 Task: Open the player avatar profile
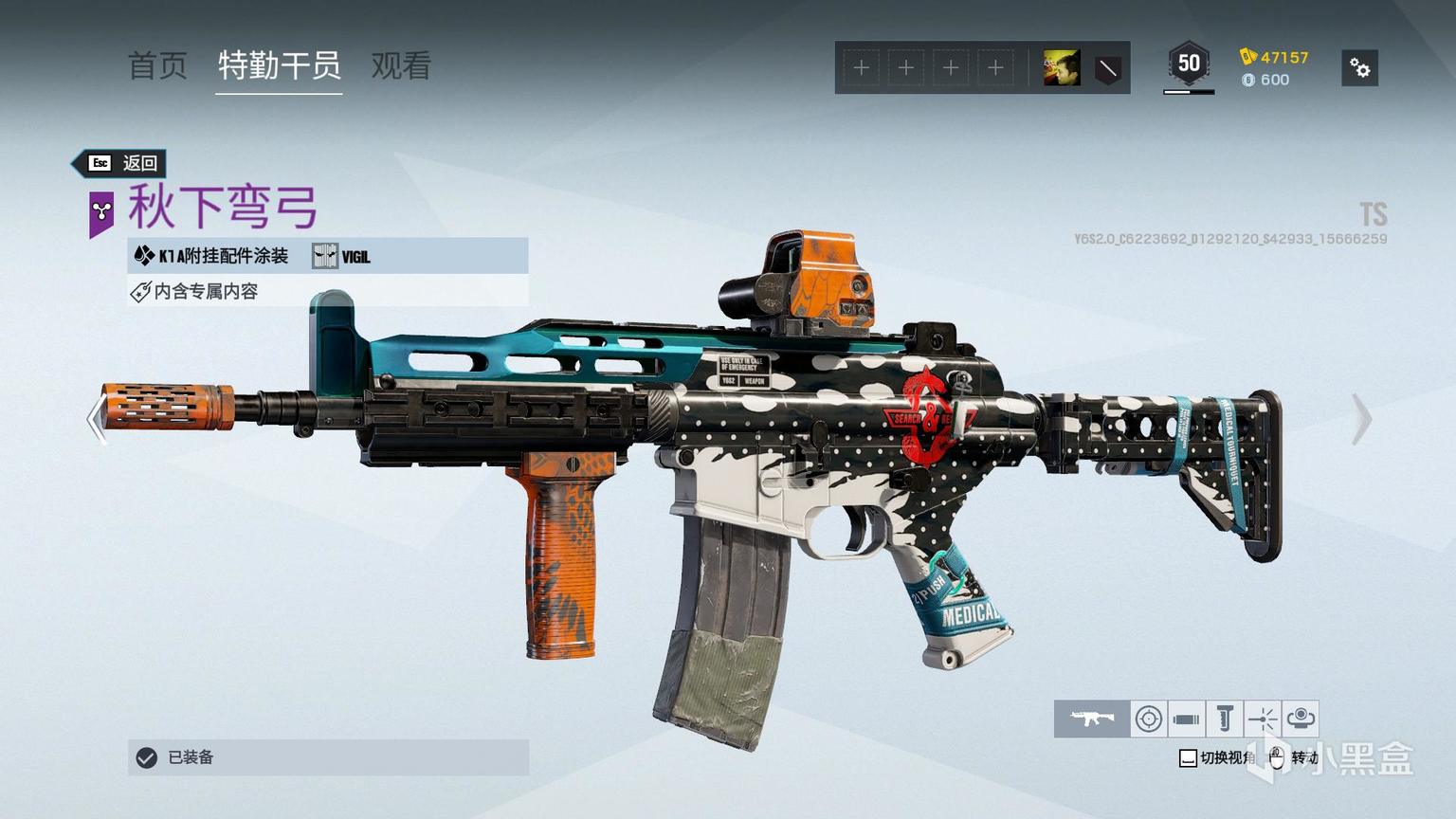click(1062, 68)
